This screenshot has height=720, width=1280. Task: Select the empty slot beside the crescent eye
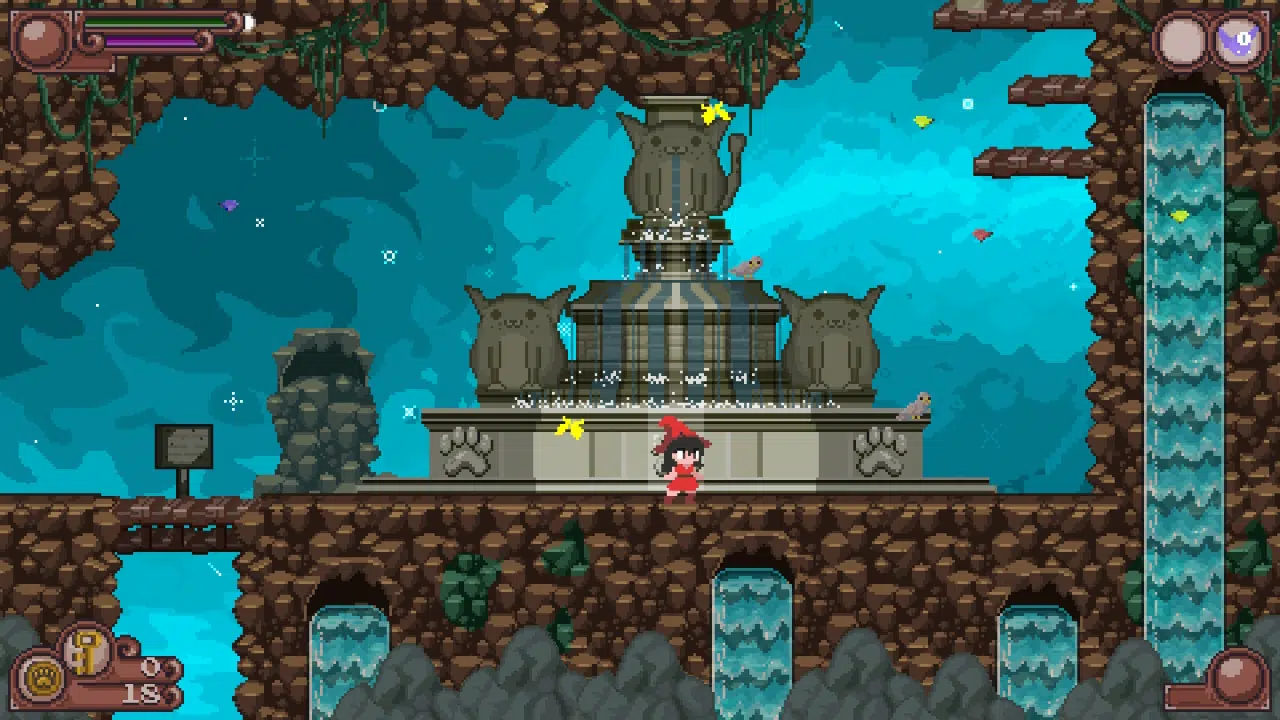point(1183,42)
